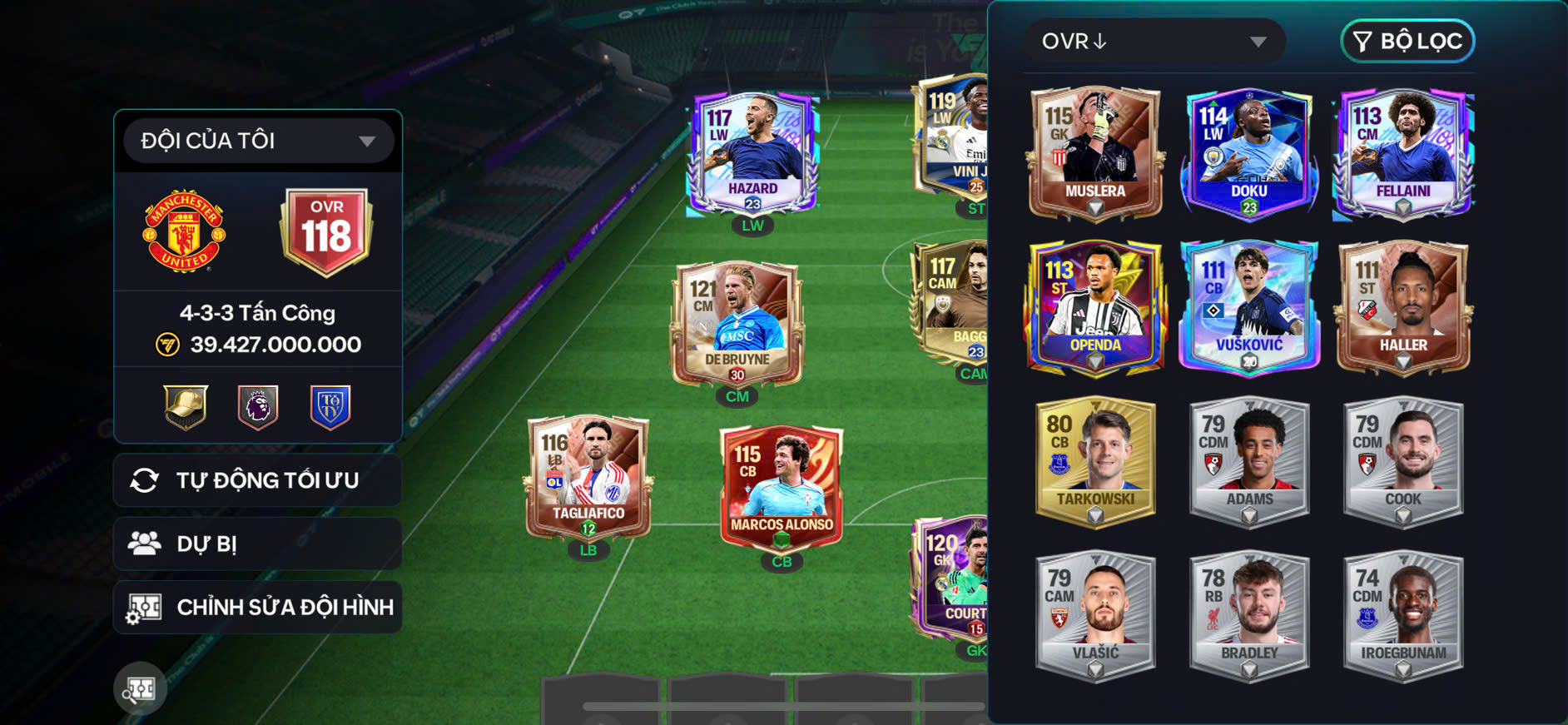1568x725 pixels.
Task: Expand the OVR sort dropdown
Action: [x=1154, y=42]
